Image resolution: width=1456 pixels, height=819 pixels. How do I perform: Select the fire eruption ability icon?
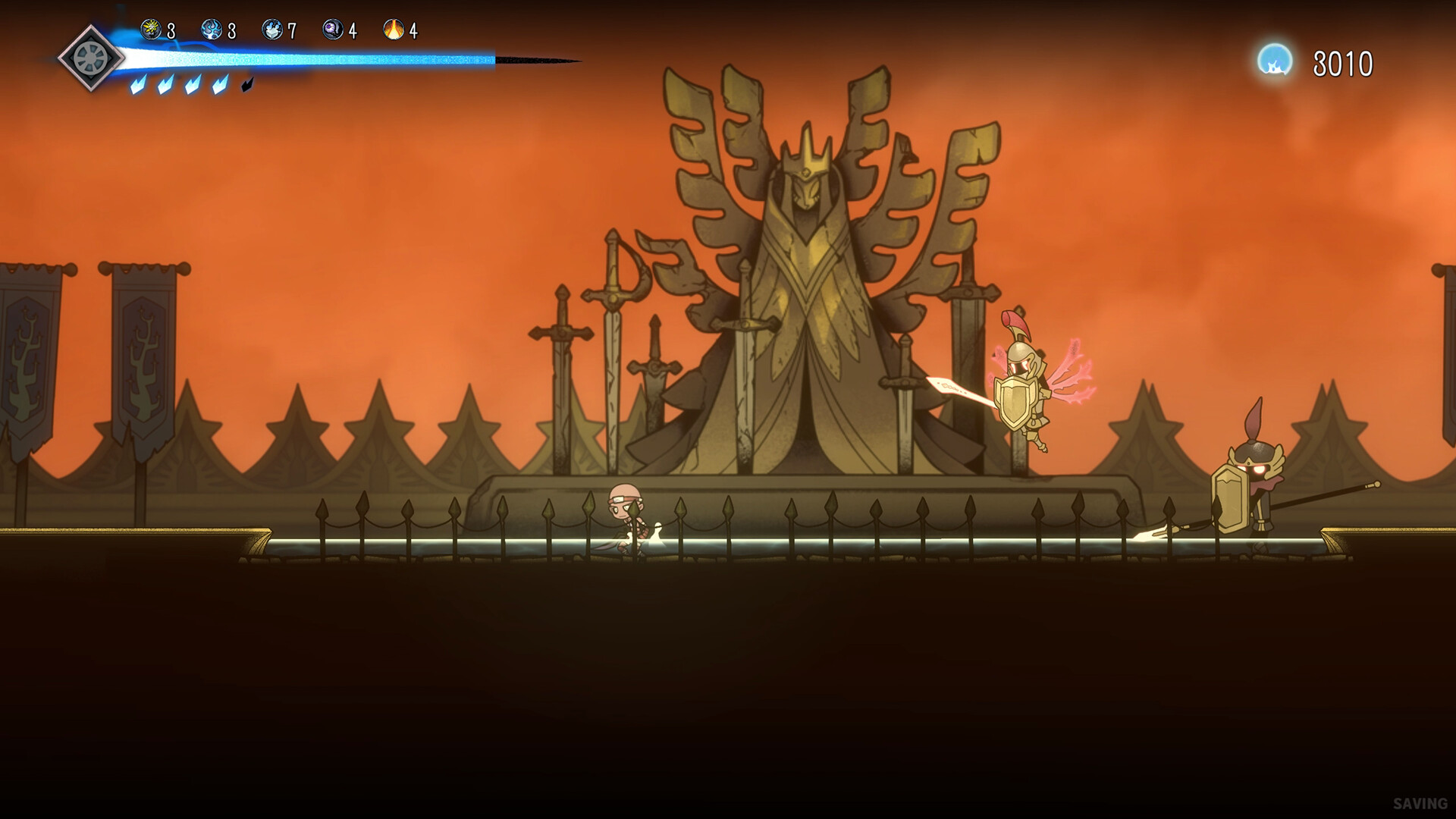[393, 29]
